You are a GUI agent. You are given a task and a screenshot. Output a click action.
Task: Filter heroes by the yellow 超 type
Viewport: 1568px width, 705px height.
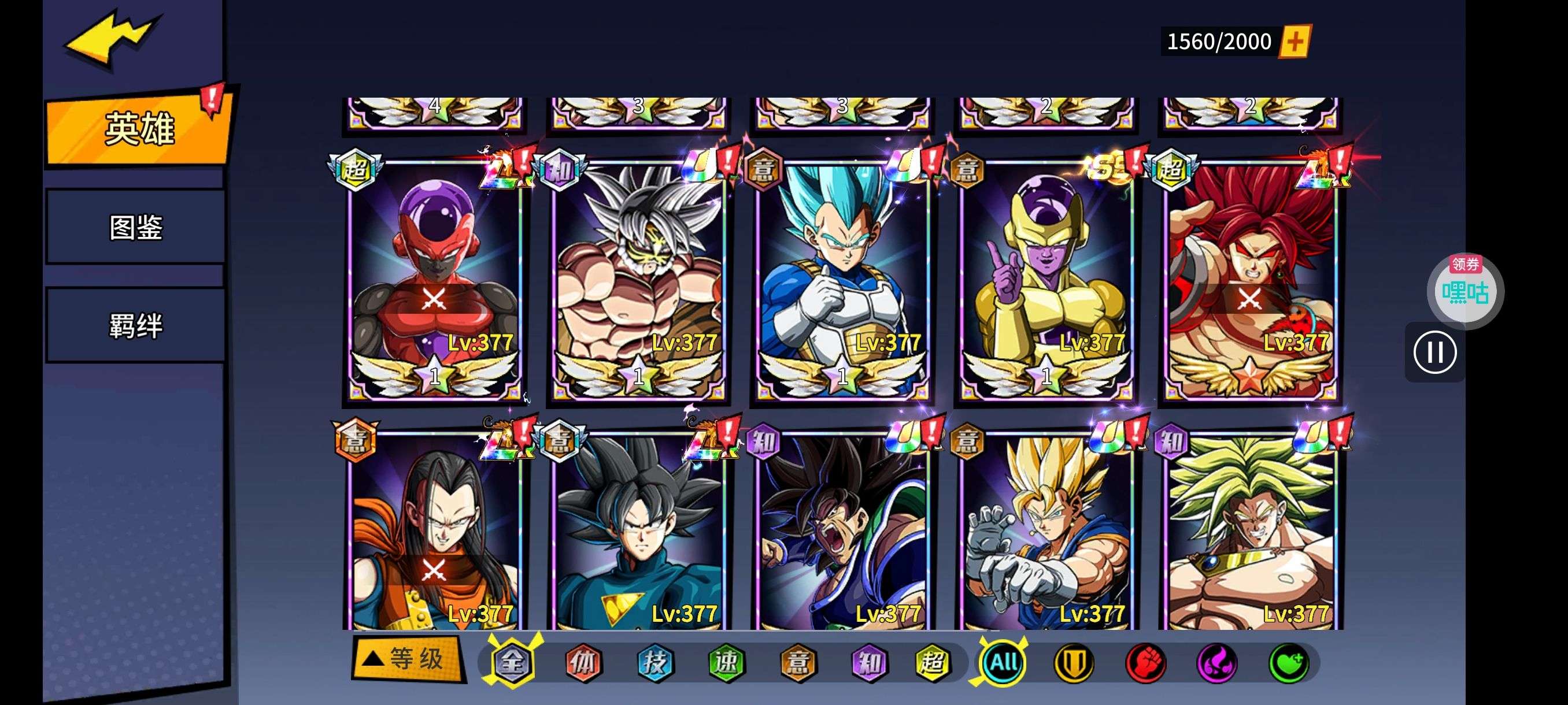pos(932,662)
